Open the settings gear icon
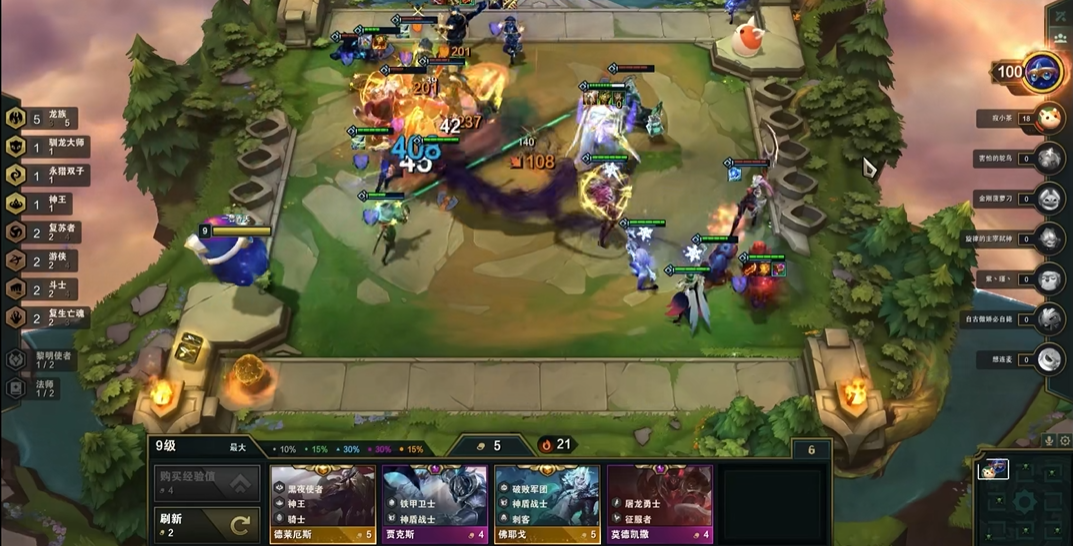1073x546 pixels. point(1065,440)
